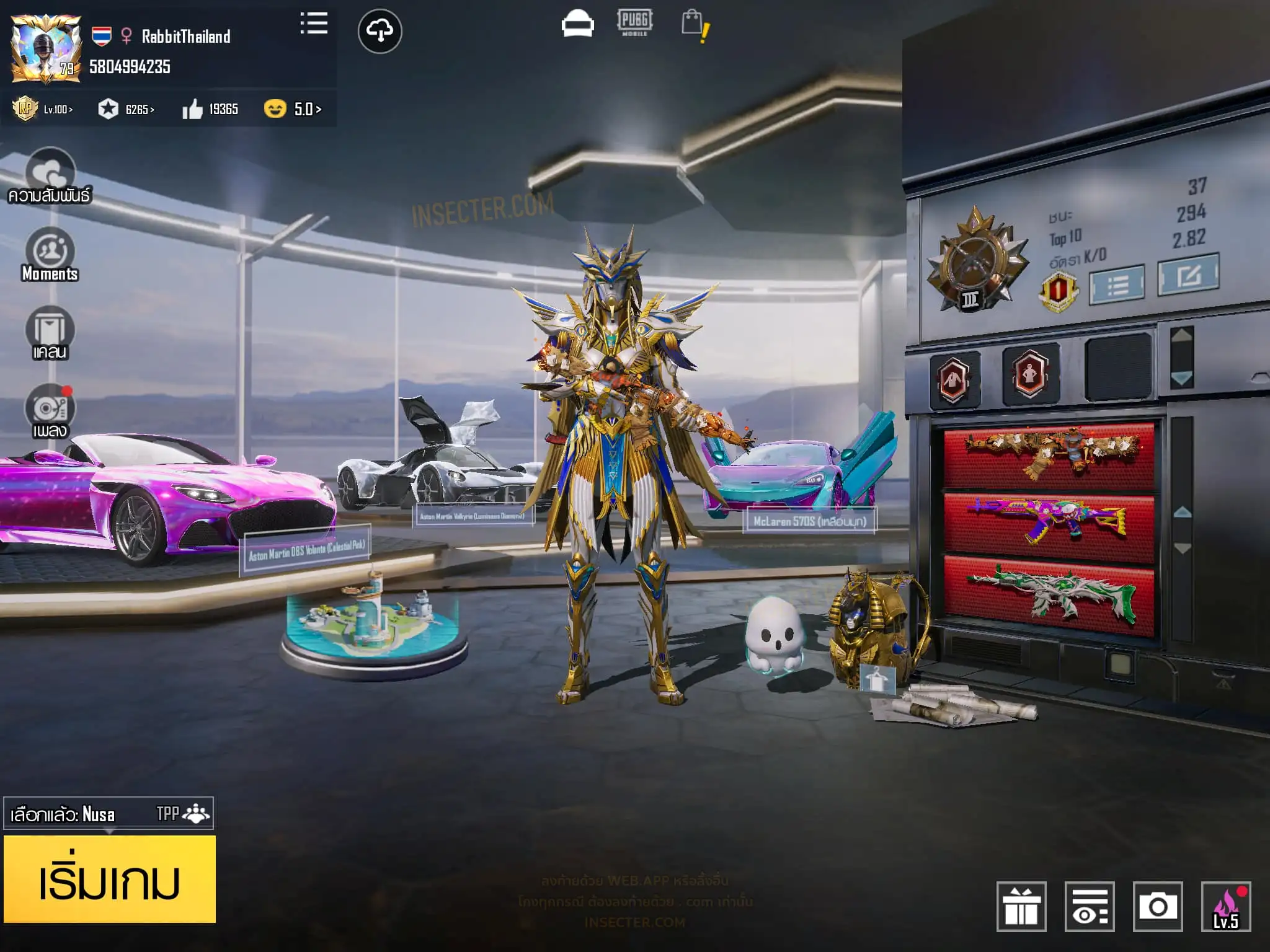Open the list menu beside RabbitThailand
Viewport: 1270px width, 952px height.
pyautogui.click(x=314, y=24)
